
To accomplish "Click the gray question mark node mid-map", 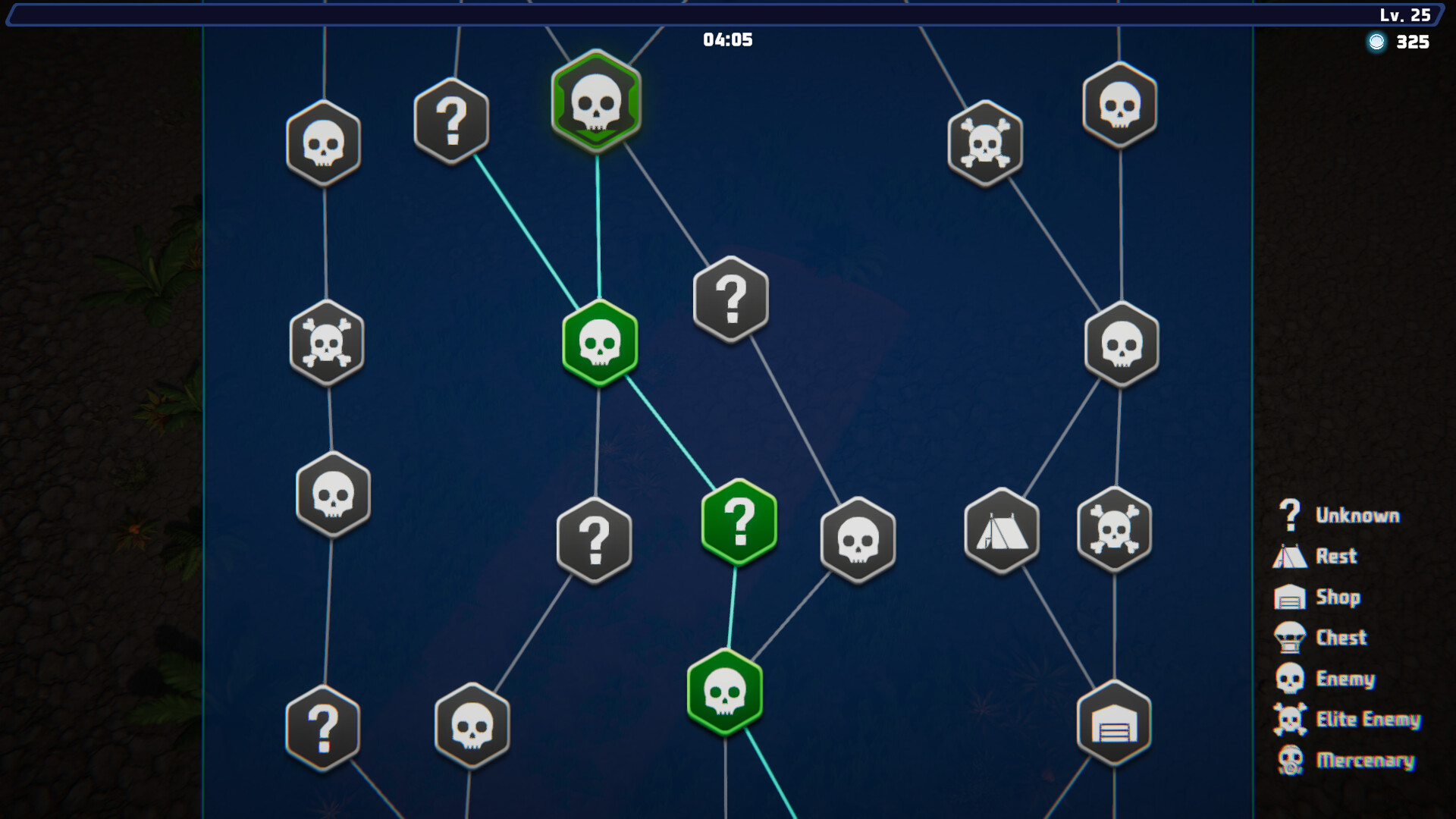I will 730,298.
